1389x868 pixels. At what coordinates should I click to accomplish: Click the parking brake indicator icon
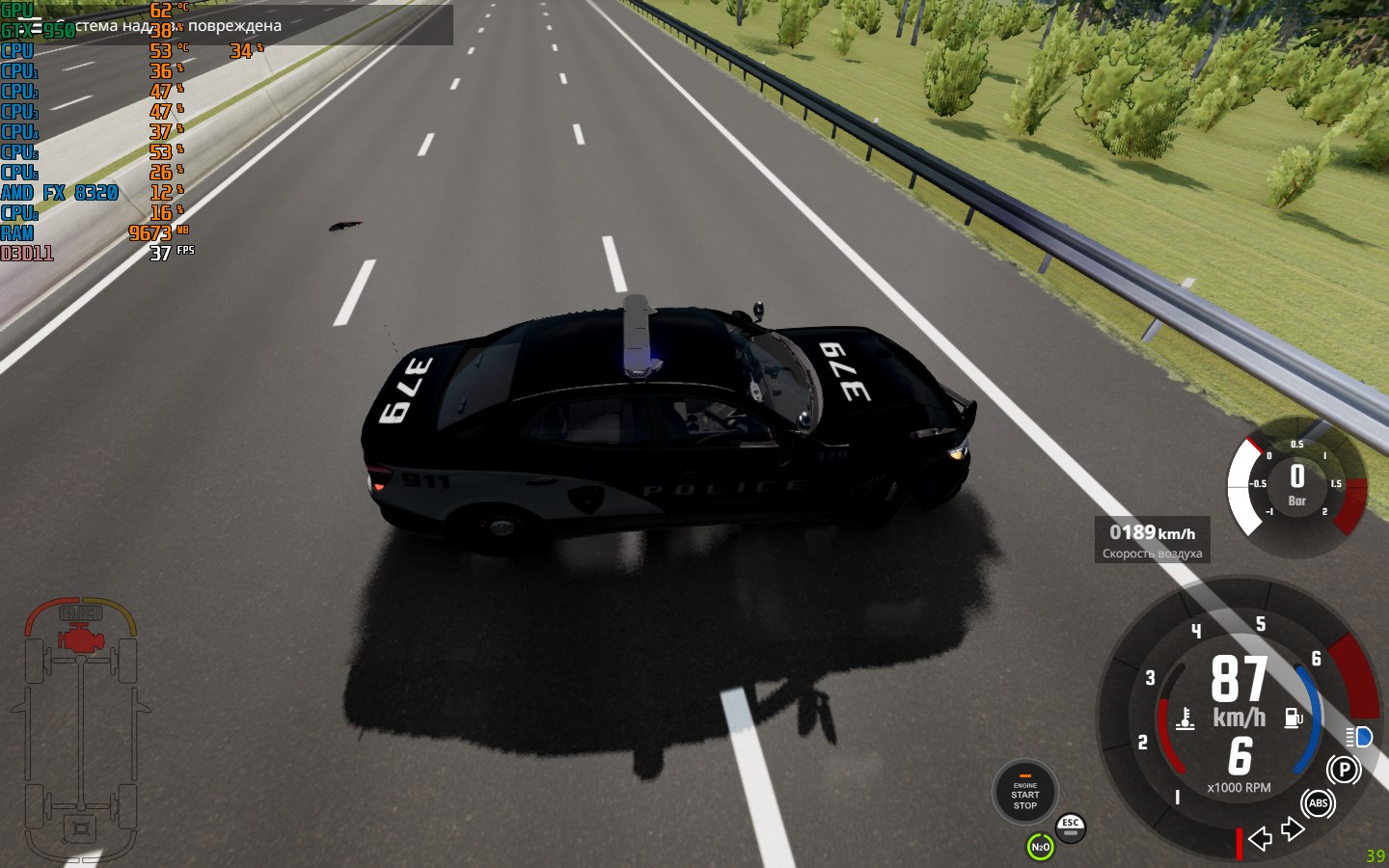(x=1344, y=770)
